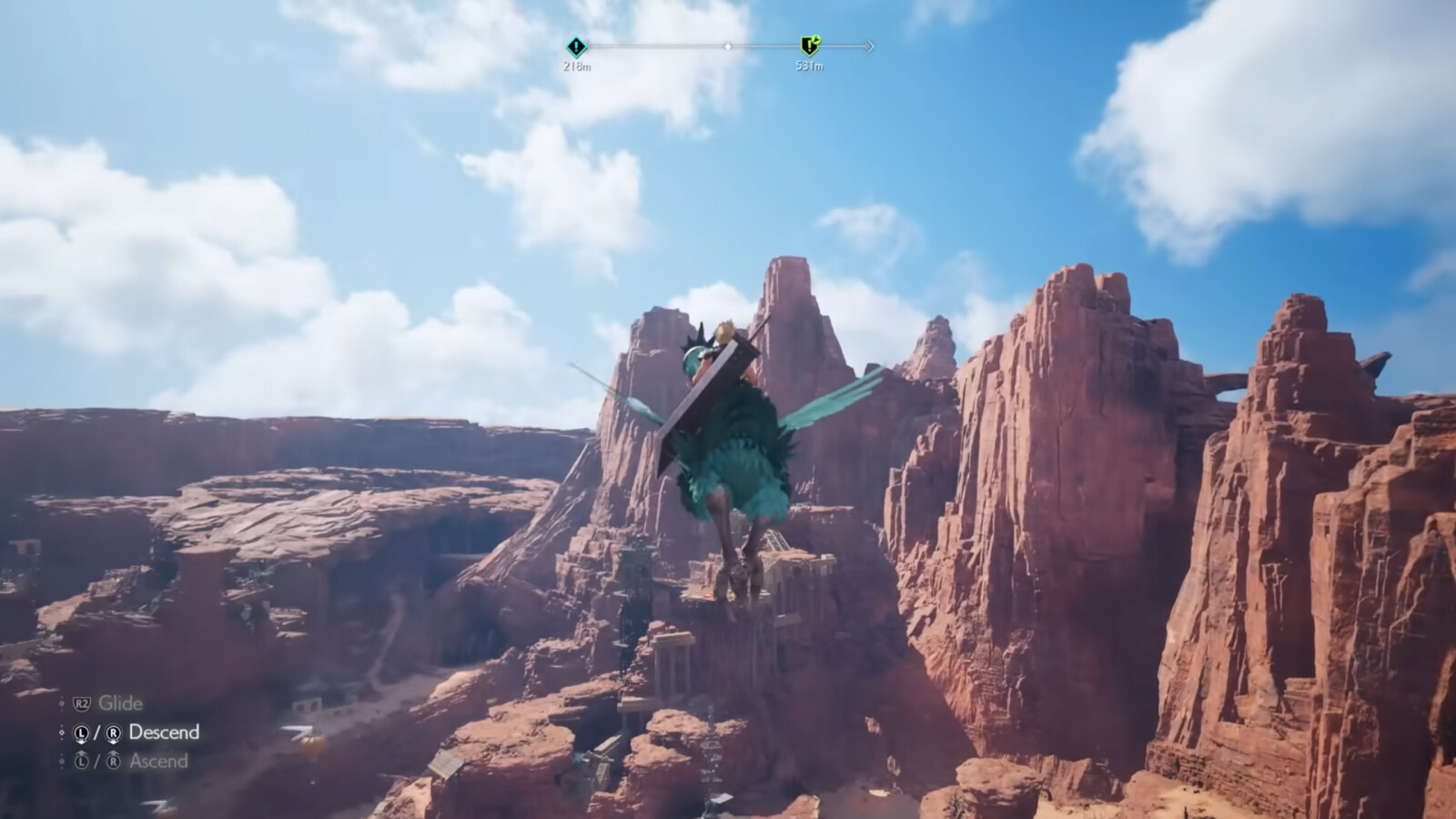Expand the dotted indicator beside Descend
The width and height of the screenshot is (1456, 819).
[63, 733]
